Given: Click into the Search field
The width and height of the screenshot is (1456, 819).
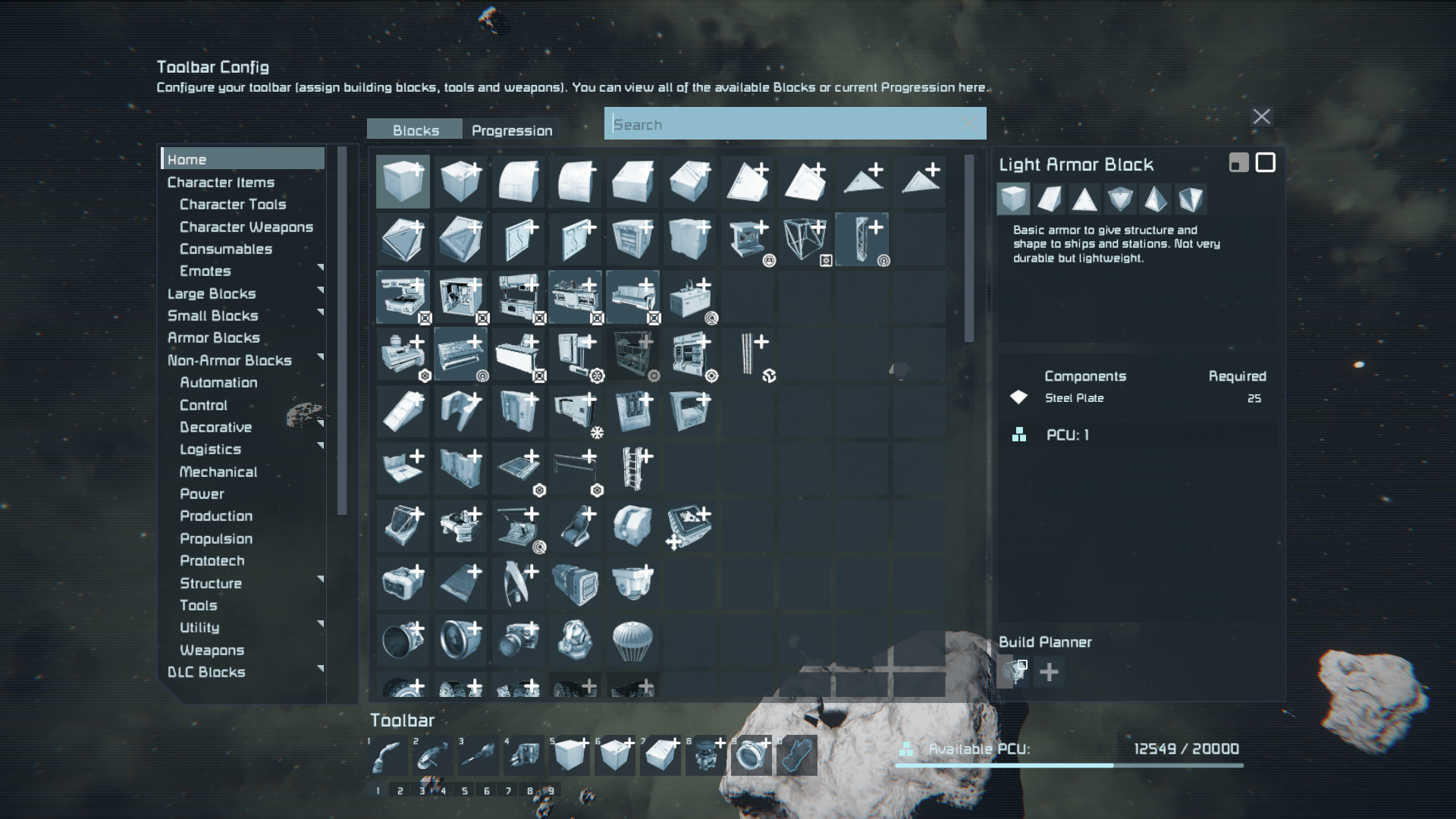Looking at the screenshot, I should tap(789, 124).
